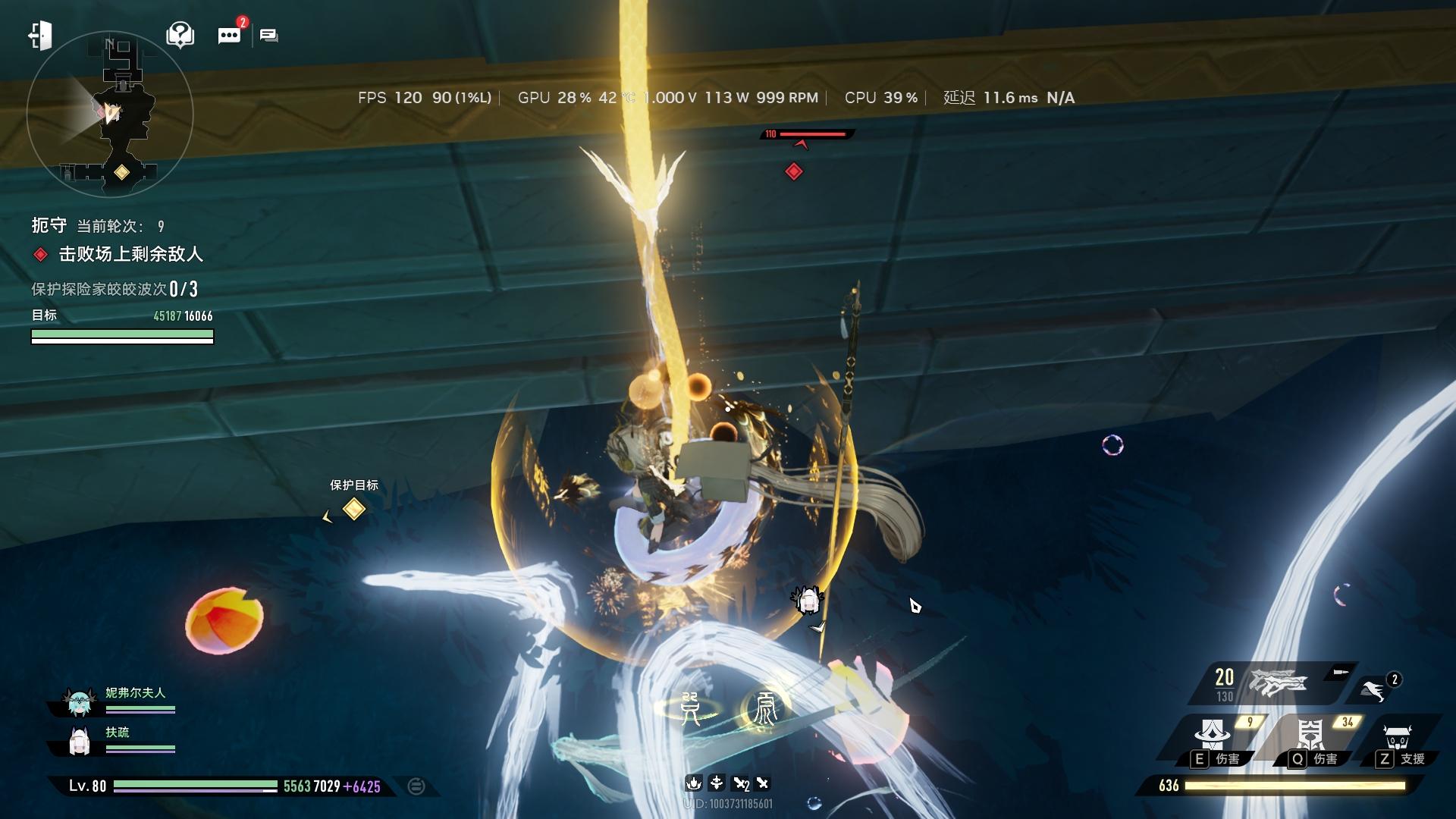Select teammate 妮弗尔夫人 portrait
The height and width of the screenshot is (819, 1456).
click(79, 702)
